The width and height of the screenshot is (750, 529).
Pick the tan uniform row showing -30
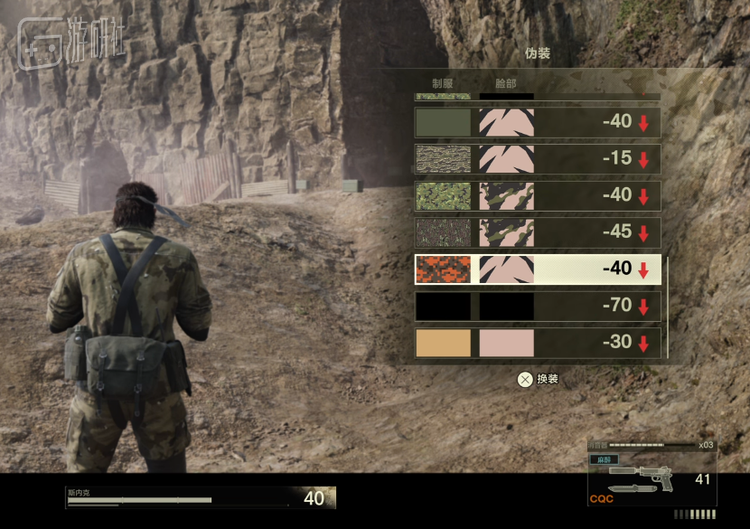point(537,342)
